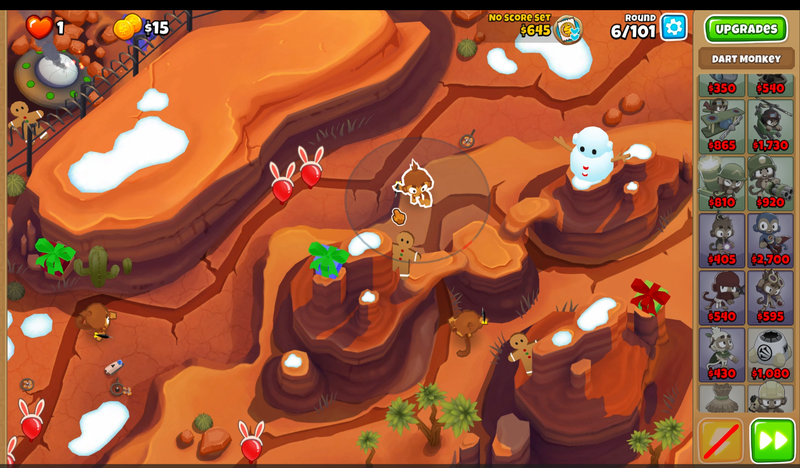This screenshot has height=468, width=800.
Task: Select the $865 tower in shop
Action: click(722, 125)
